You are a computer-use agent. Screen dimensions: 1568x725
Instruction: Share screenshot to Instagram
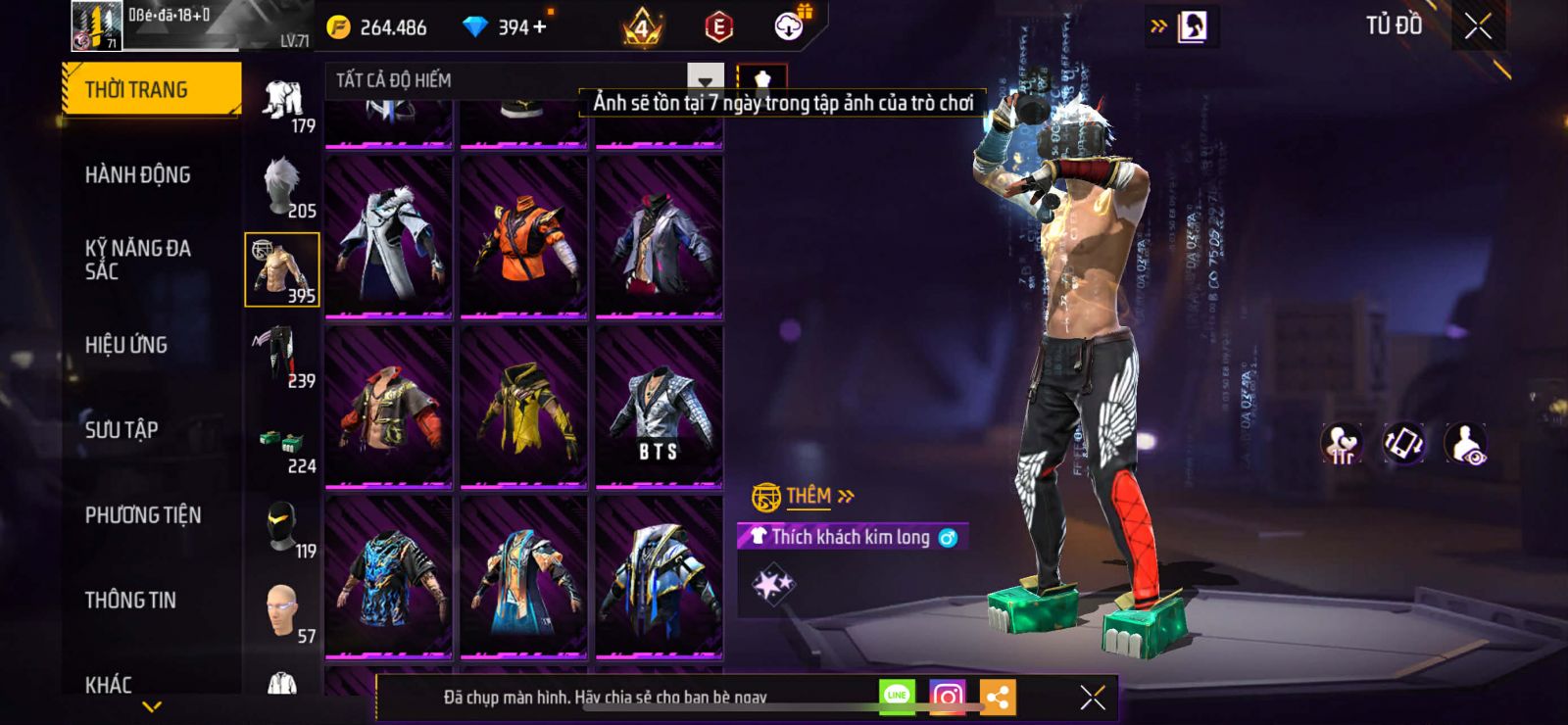point(947,697)
